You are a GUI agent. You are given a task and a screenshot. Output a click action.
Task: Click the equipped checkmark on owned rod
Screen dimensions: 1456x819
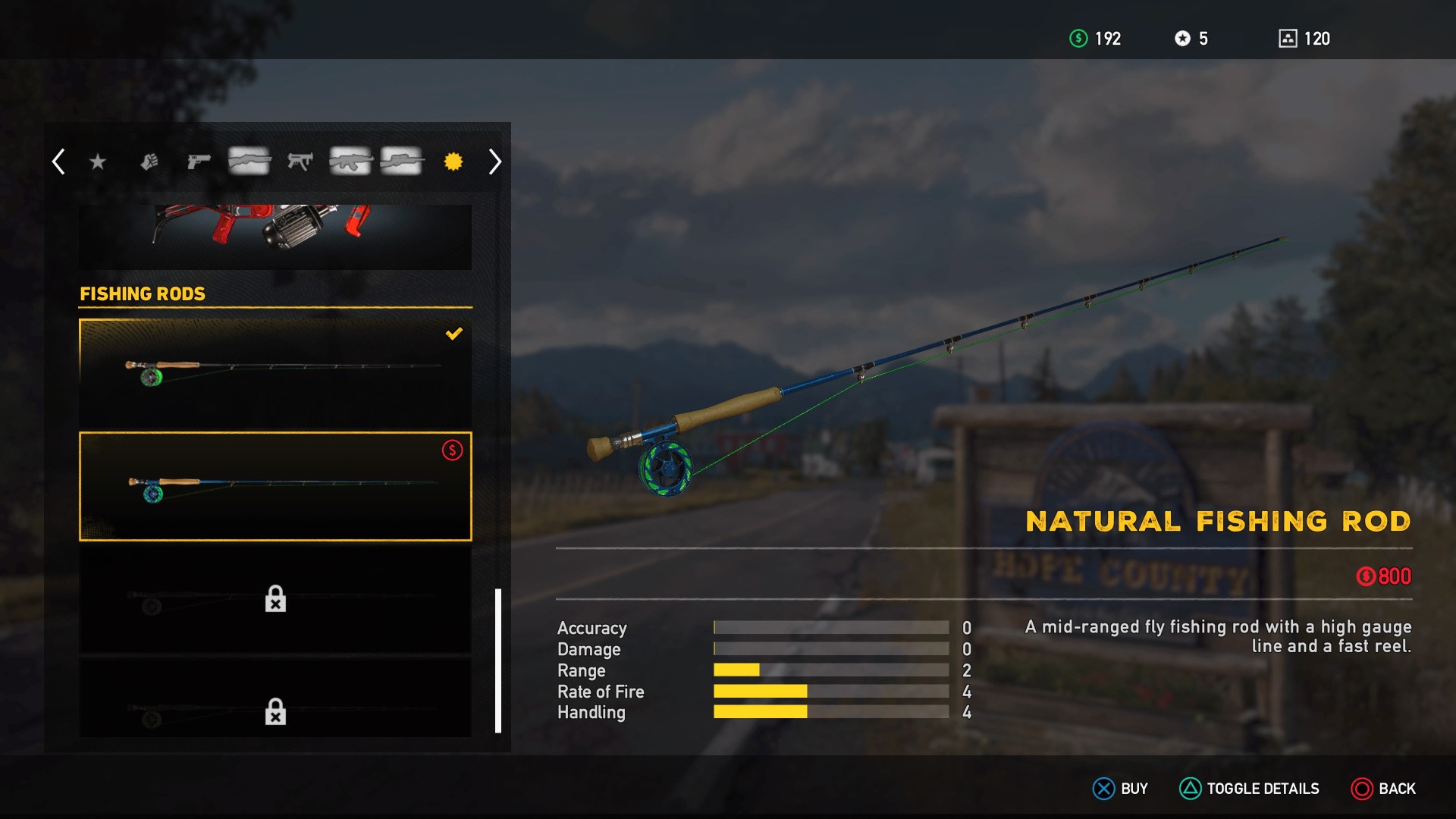click(x=454, y=332)
